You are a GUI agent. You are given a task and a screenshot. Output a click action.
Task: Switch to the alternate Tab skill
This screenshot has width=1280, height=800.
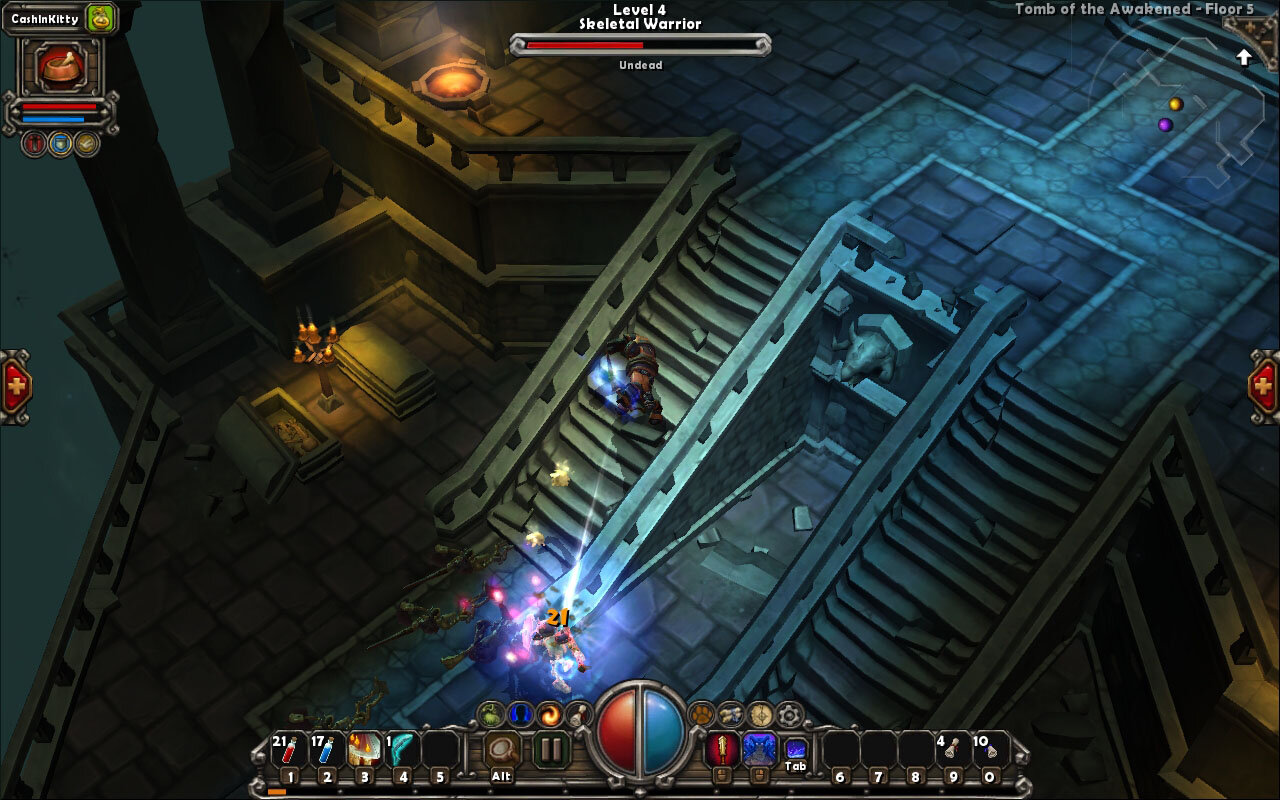click(796, 748)
